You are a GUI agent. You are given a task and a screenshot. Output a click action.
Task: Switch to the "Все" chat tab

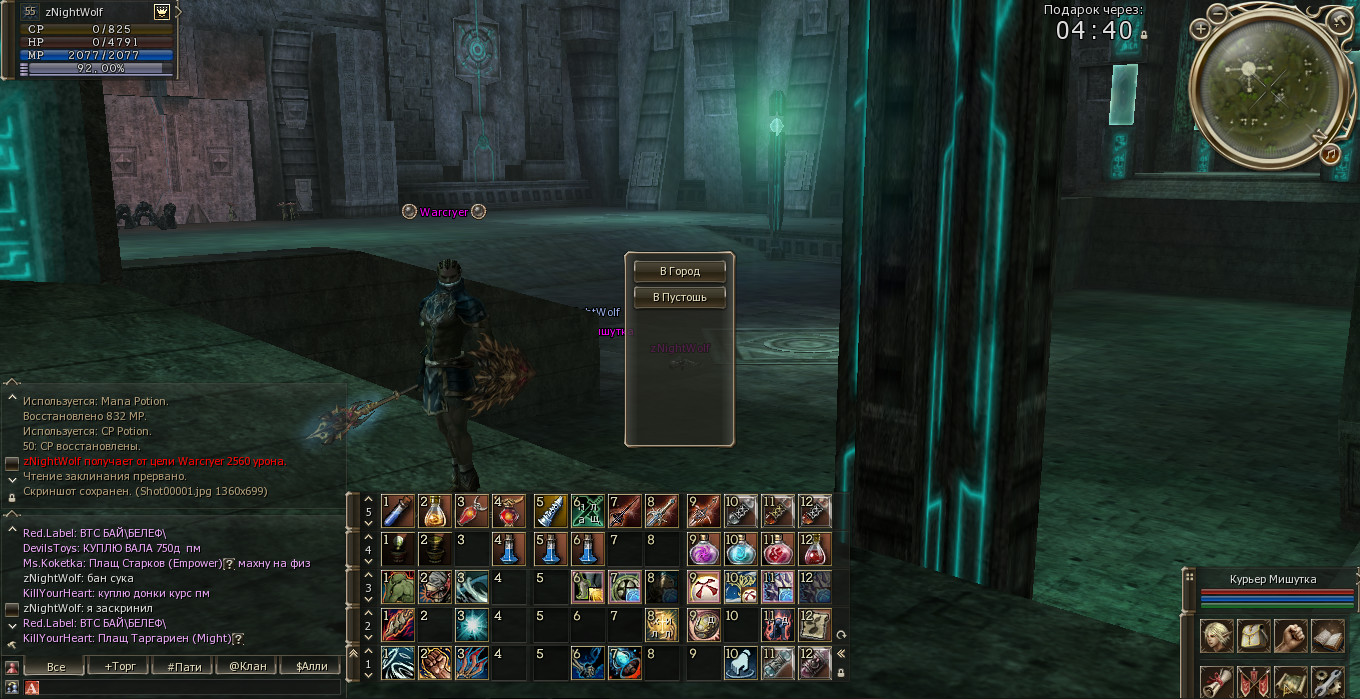56,666
